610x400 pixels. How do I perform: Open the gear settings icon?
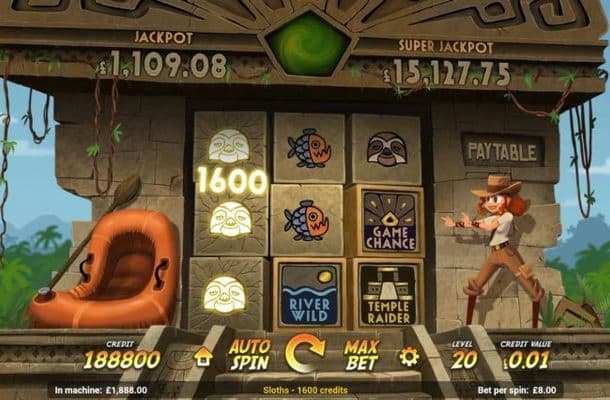408,355
